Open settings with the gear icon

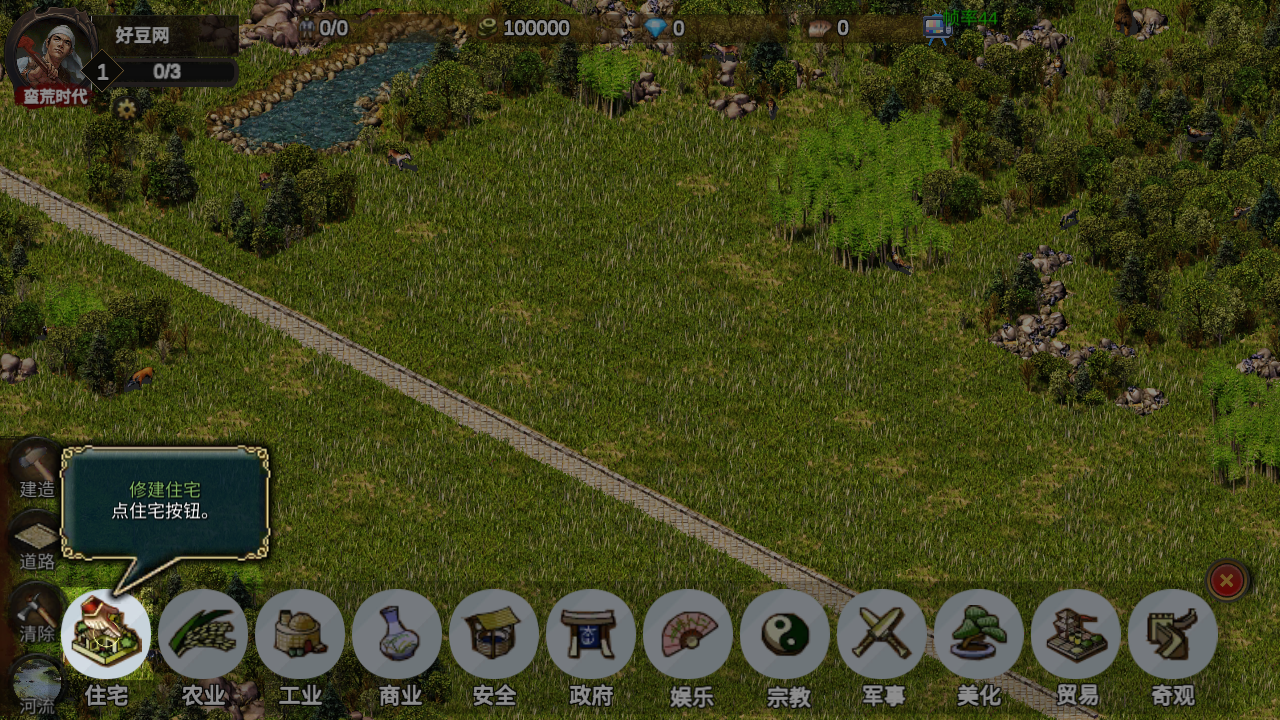(126, 109)
